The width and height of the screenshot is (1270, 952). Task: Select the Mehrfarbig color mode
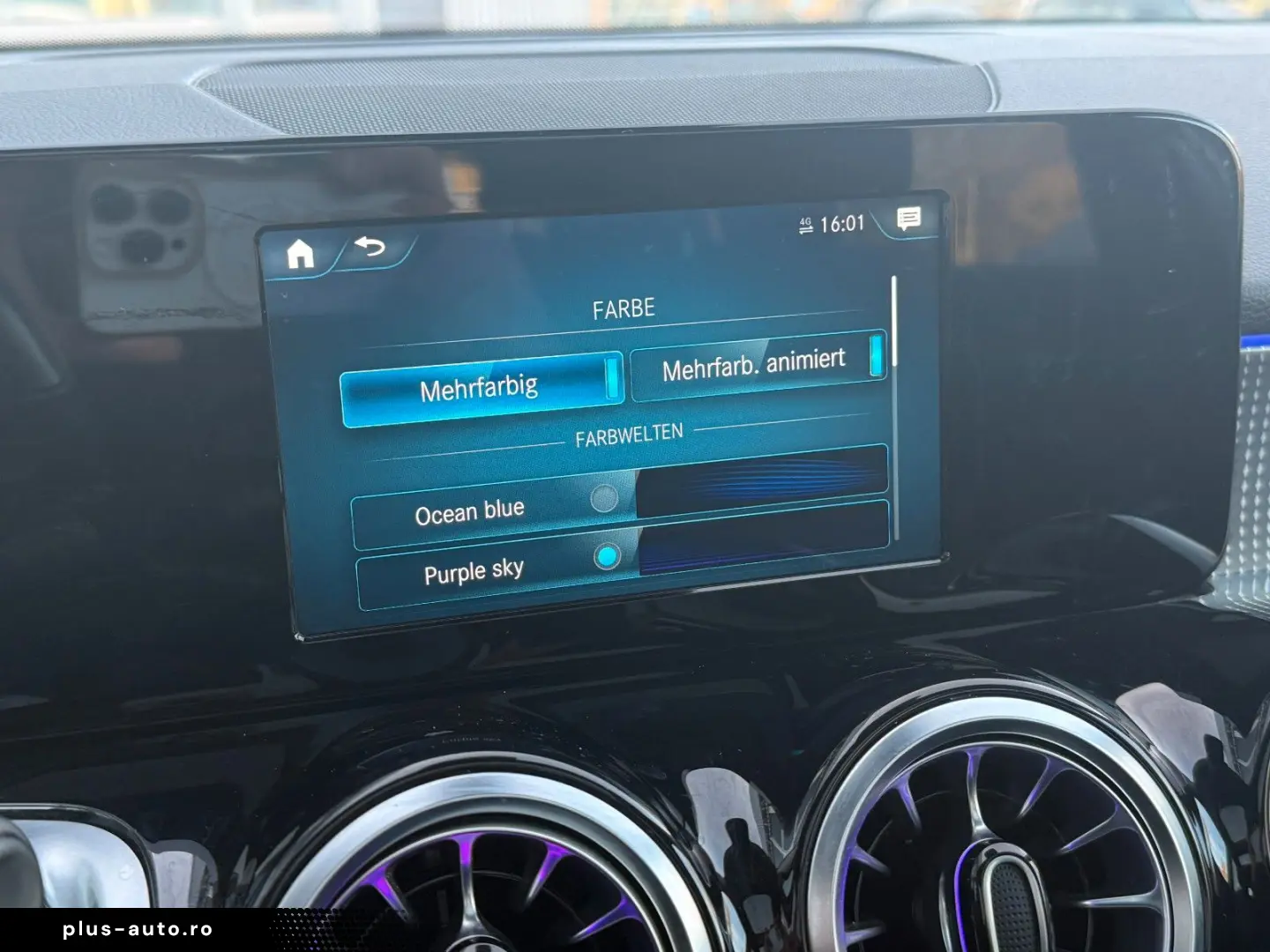pyautogui.click(x=482, y=385)
